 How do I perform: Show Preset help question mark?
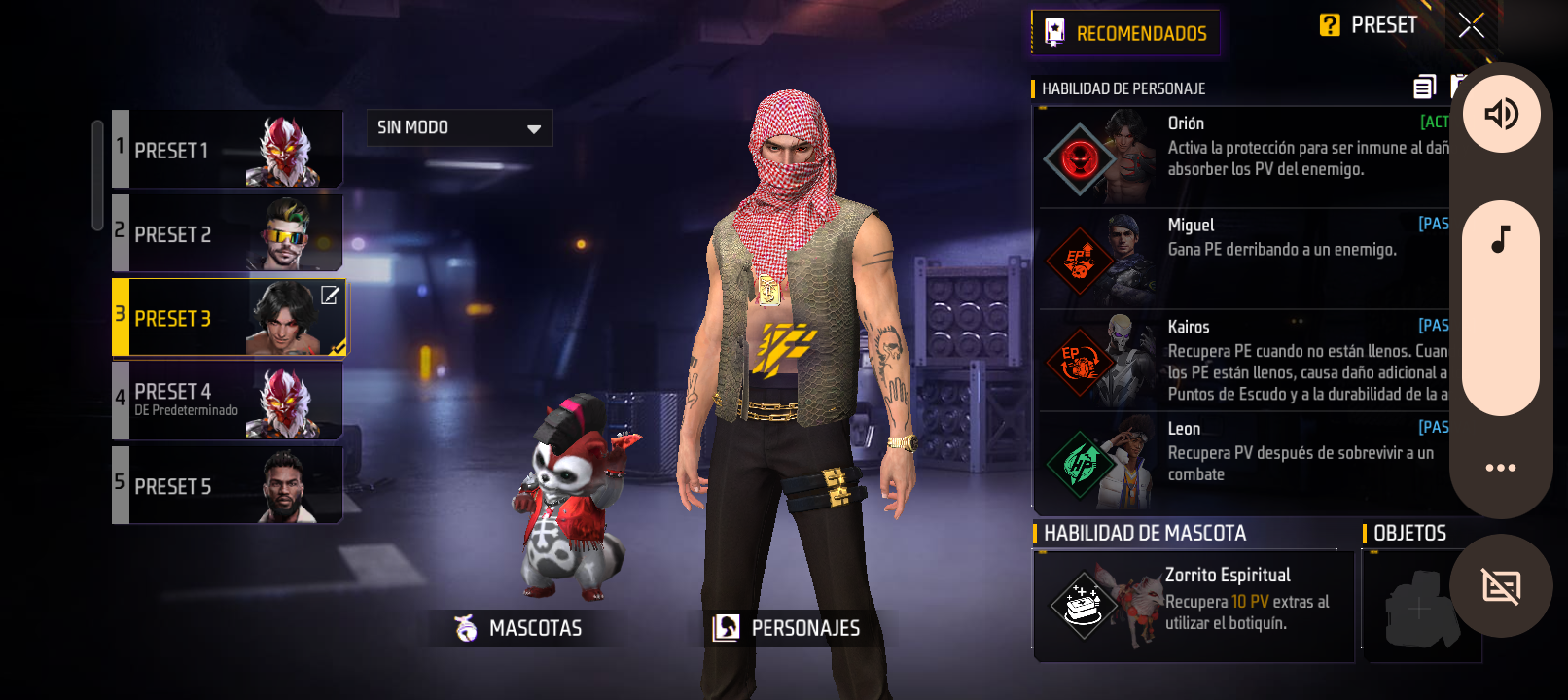(1330, 25)
